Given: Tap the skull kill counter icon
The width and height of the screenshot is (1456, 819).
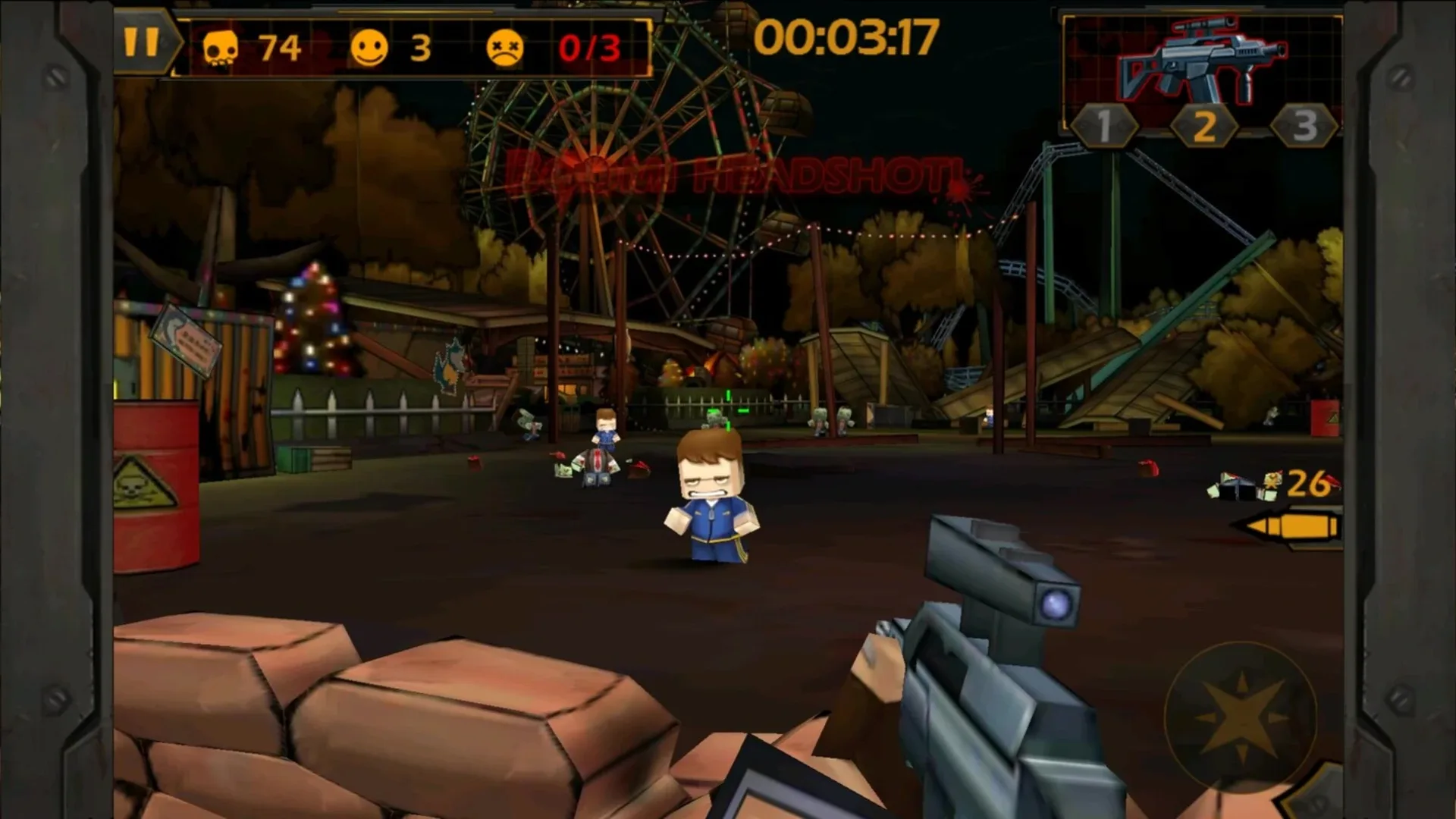Looking at the screenshot, I should (x=221, y=48).
